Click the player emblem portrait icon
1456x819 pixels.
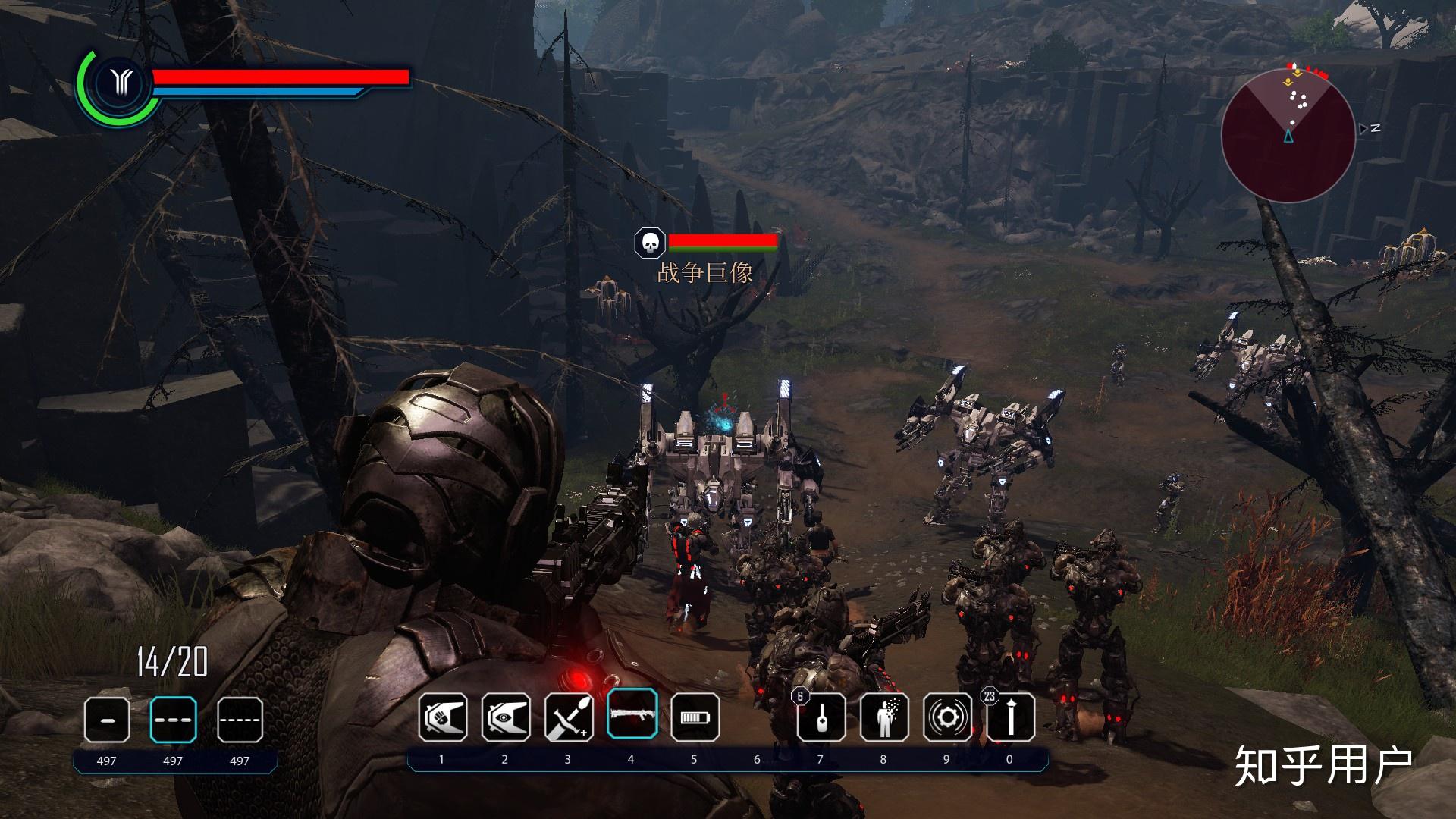pos(120,83)
